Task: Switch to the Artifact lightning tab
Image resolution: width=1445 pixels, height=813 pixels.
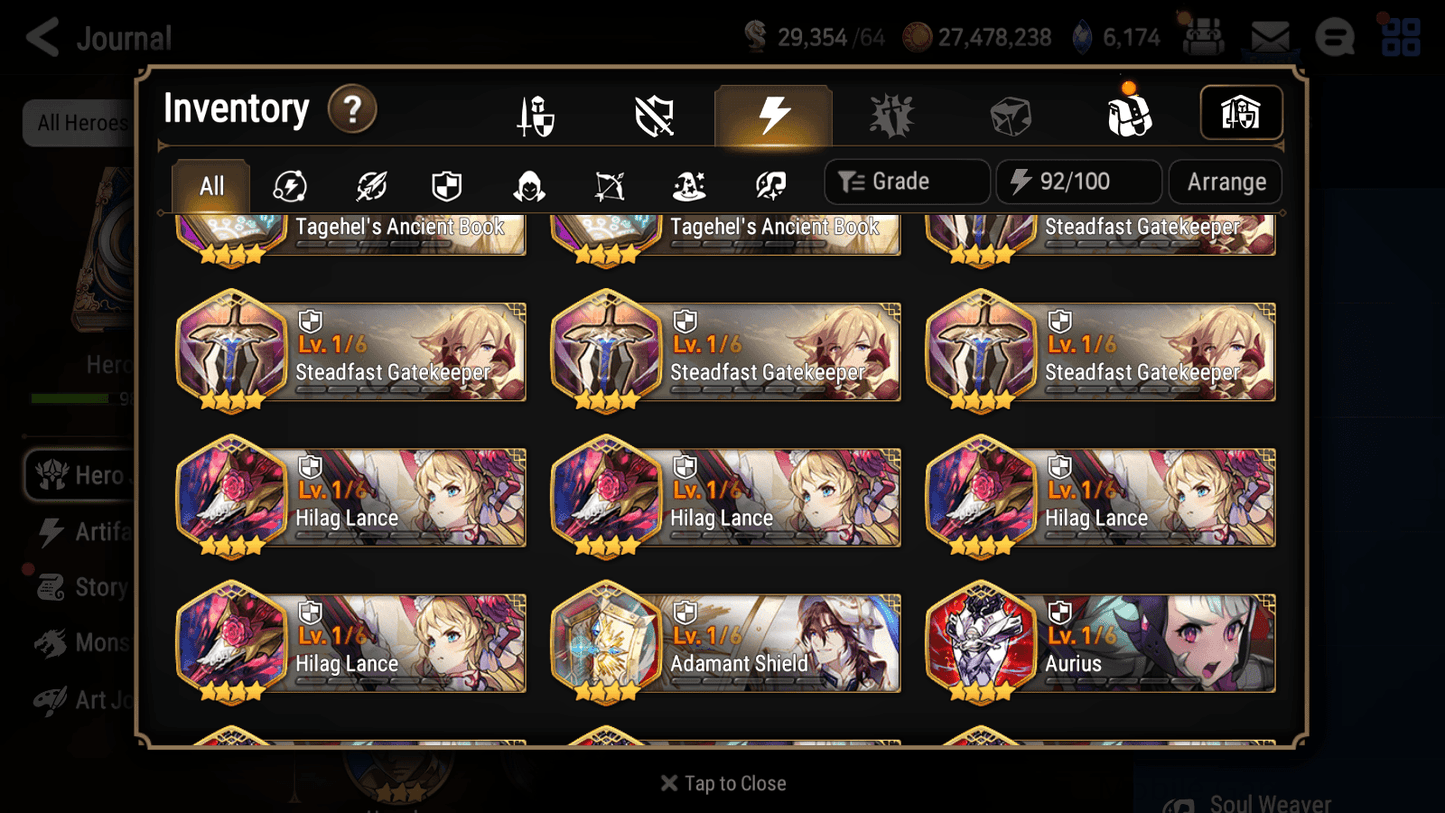Action: [774, 113]
